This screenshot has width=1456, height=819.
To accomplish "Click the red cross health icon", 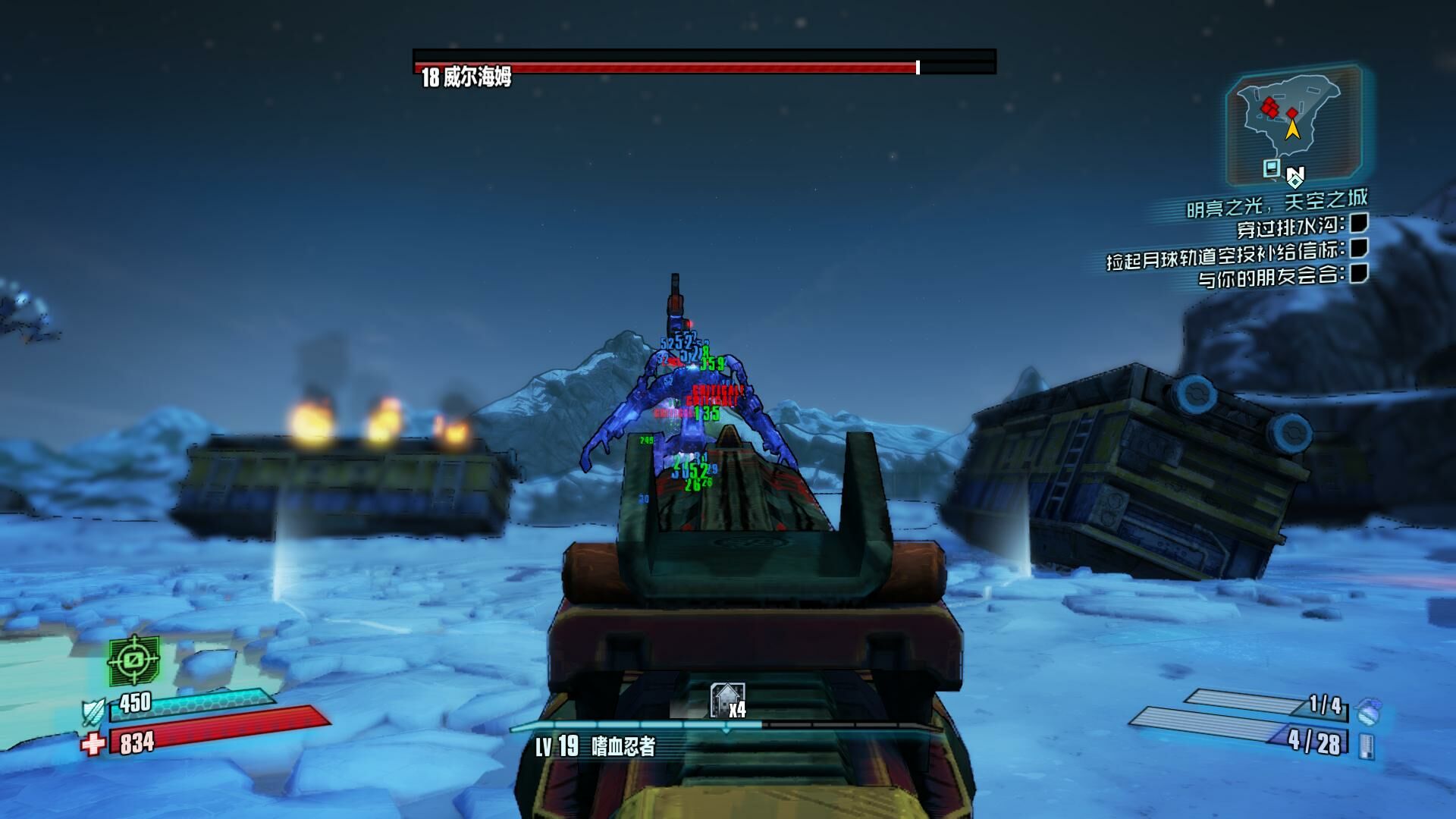I will point(93,744).
